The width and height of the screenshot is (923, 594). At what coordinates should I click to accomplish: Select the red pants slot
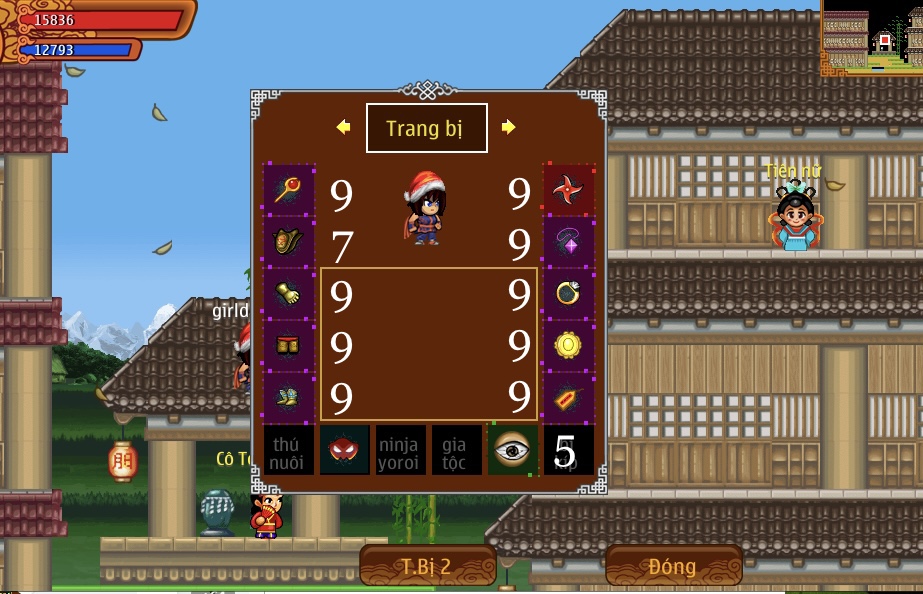[x=289, y=346]
